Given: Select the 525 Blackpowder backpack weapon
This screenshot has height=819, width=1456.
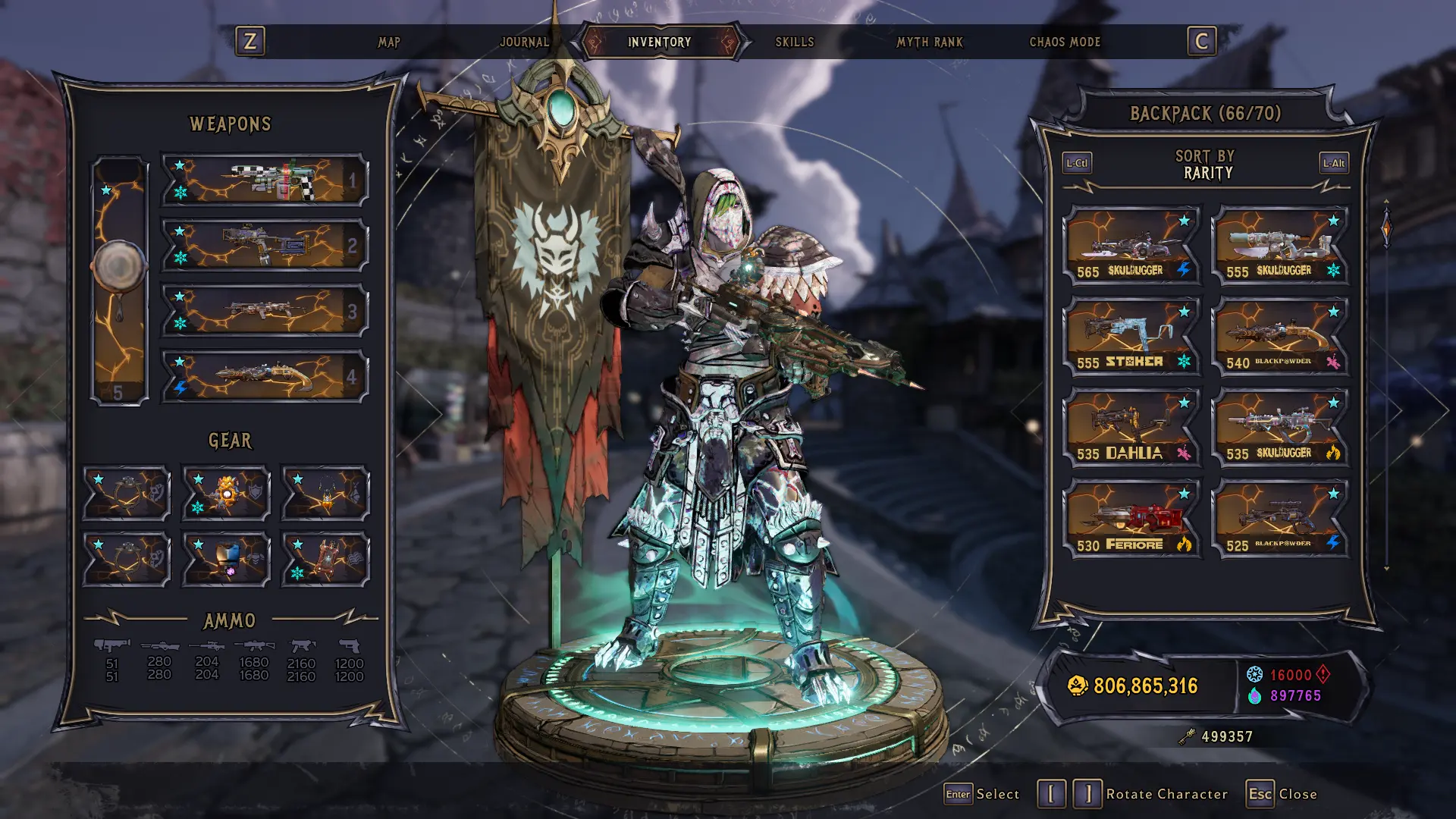Looking at the screenshot, I should (x=1281, y=519).
